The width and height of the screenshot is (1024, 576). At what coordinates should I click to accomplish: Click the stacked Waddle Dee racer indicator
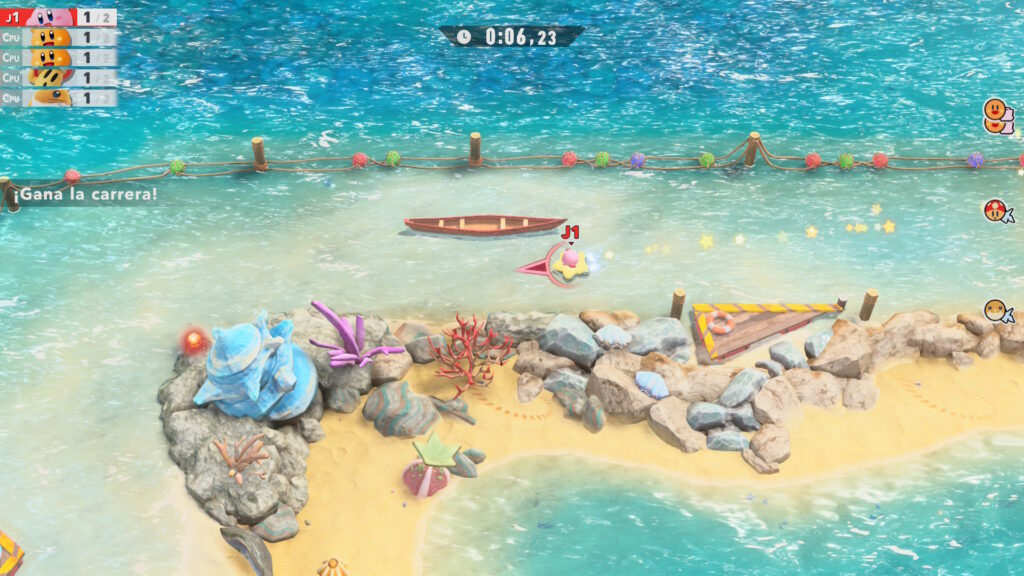[997, 116]
